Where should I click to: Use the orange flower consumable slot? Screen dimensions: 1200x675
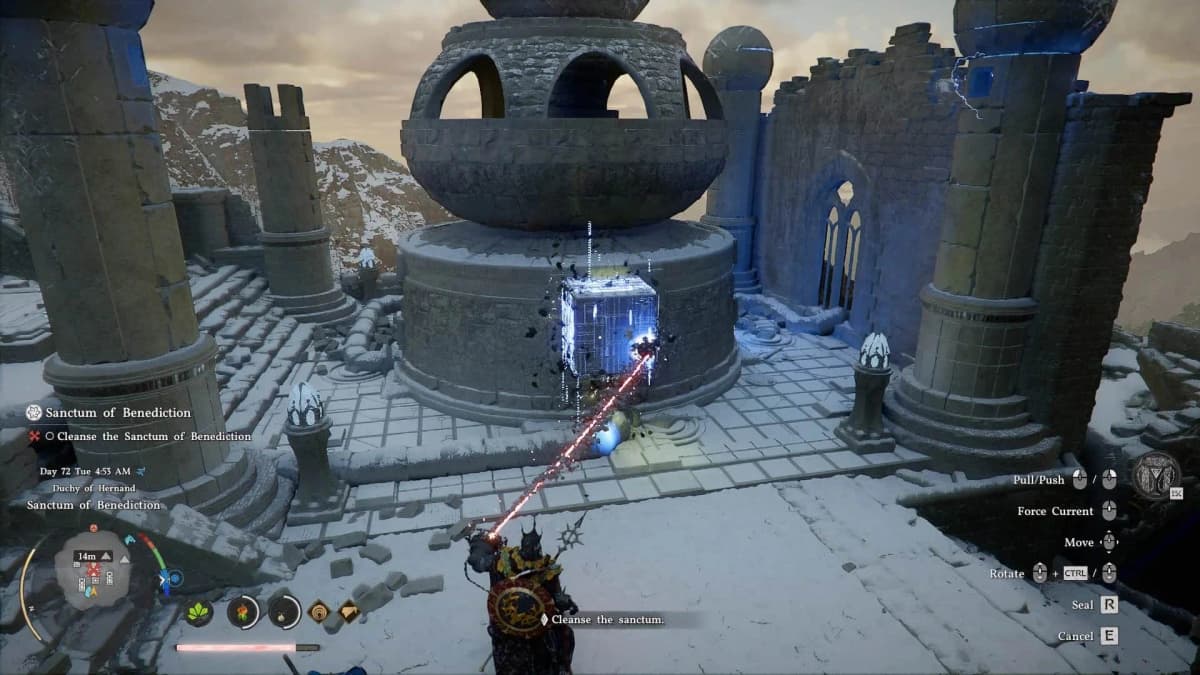[x=243, y=611]
